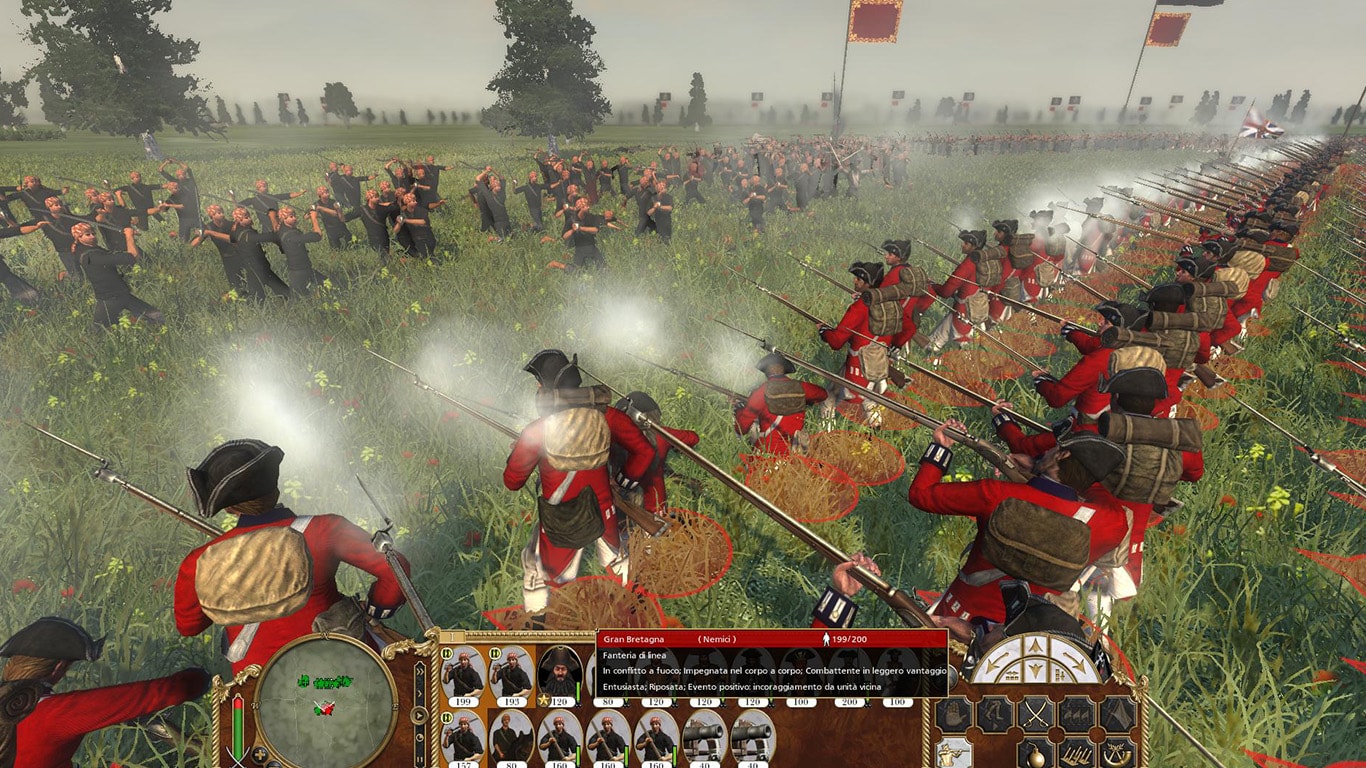The height and width of the screenshot is (768, 1366).
Task: Click the unit flag banner icon
Action: click(x=1117, y=714)
